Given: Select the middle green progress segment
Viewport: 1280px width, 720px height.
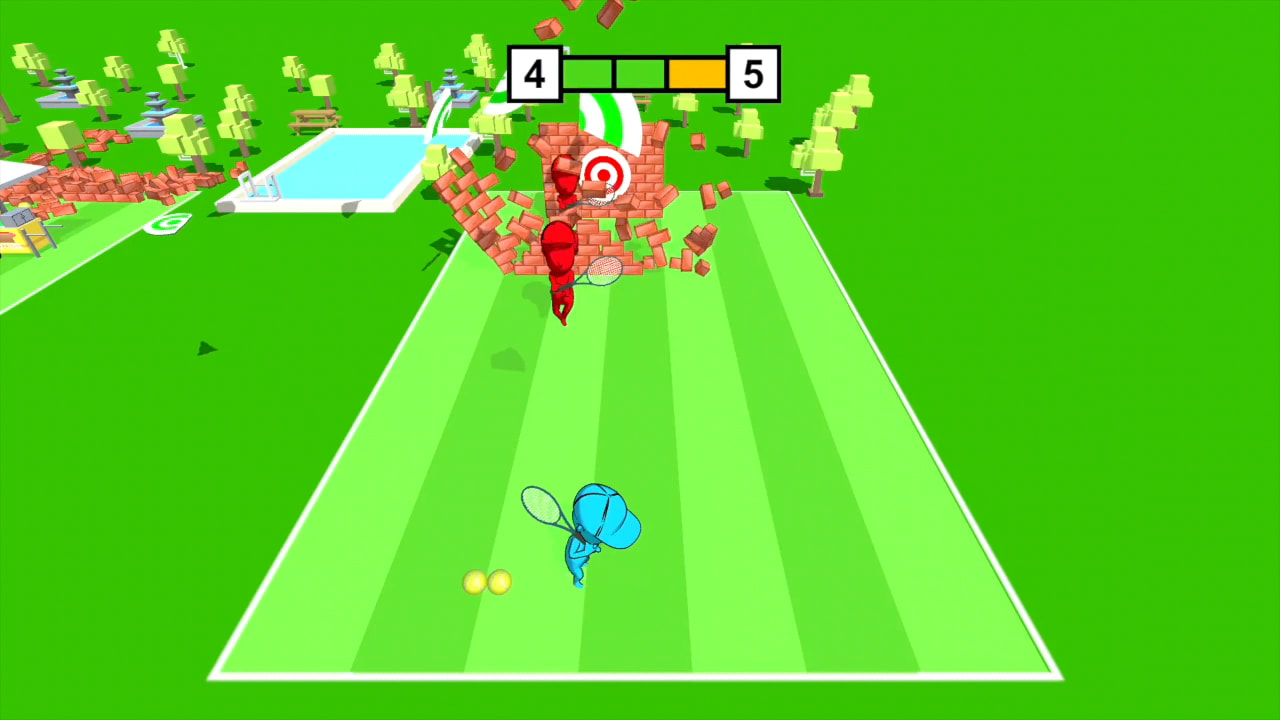Looking at the screenshot, I should [x=640, y=71].
